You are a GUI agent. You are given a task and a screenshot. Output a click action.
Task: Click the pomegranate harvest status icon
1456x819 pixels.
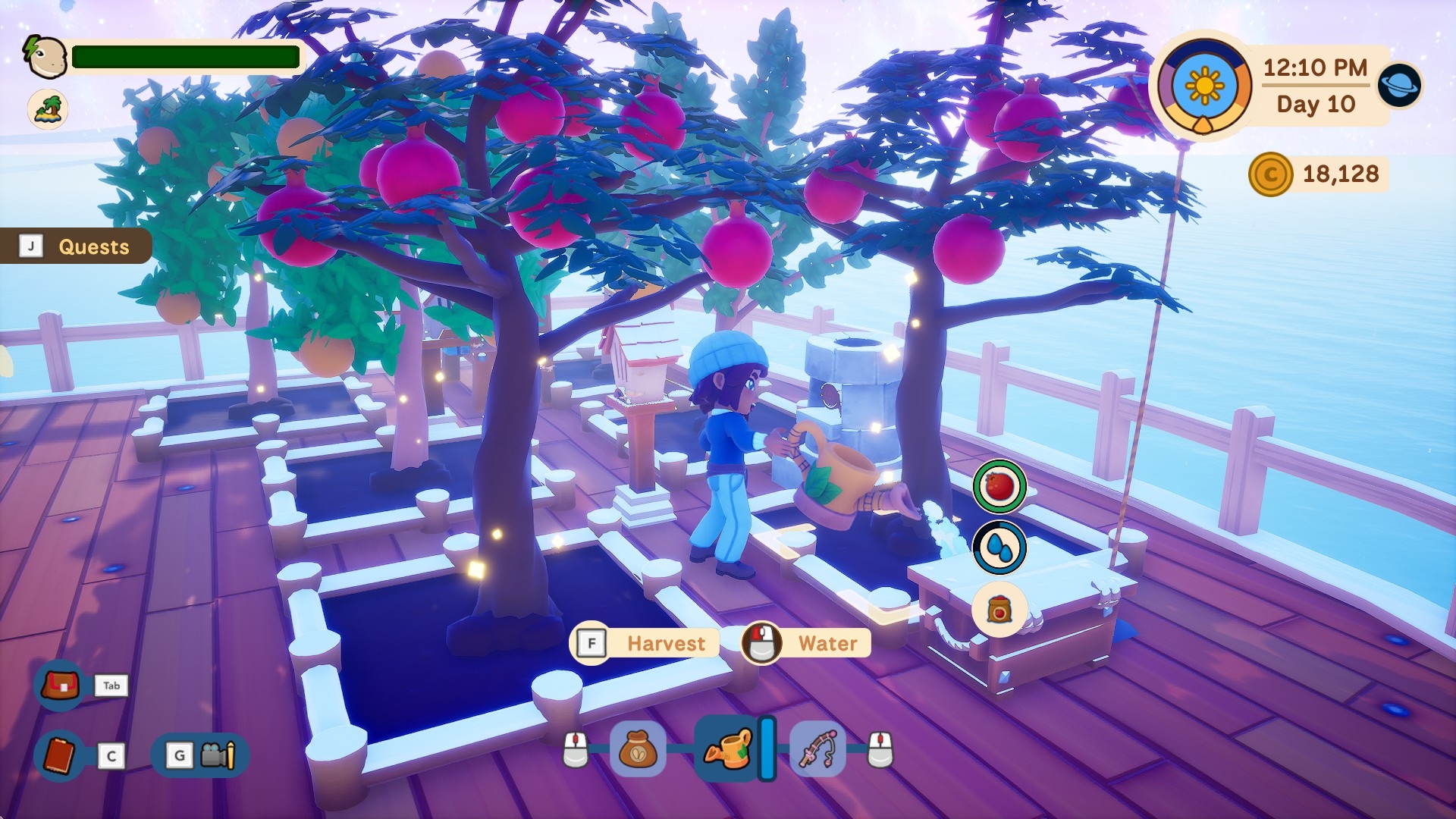click(x=999, y=486)
